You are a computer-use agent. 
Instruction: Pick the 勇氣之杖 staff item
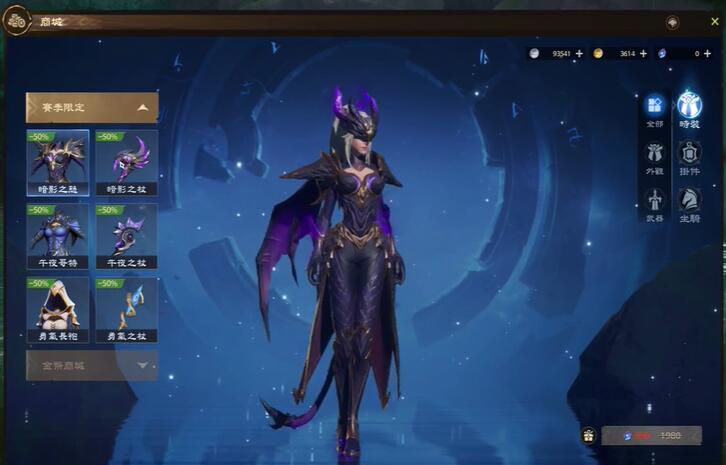[126, 310]
